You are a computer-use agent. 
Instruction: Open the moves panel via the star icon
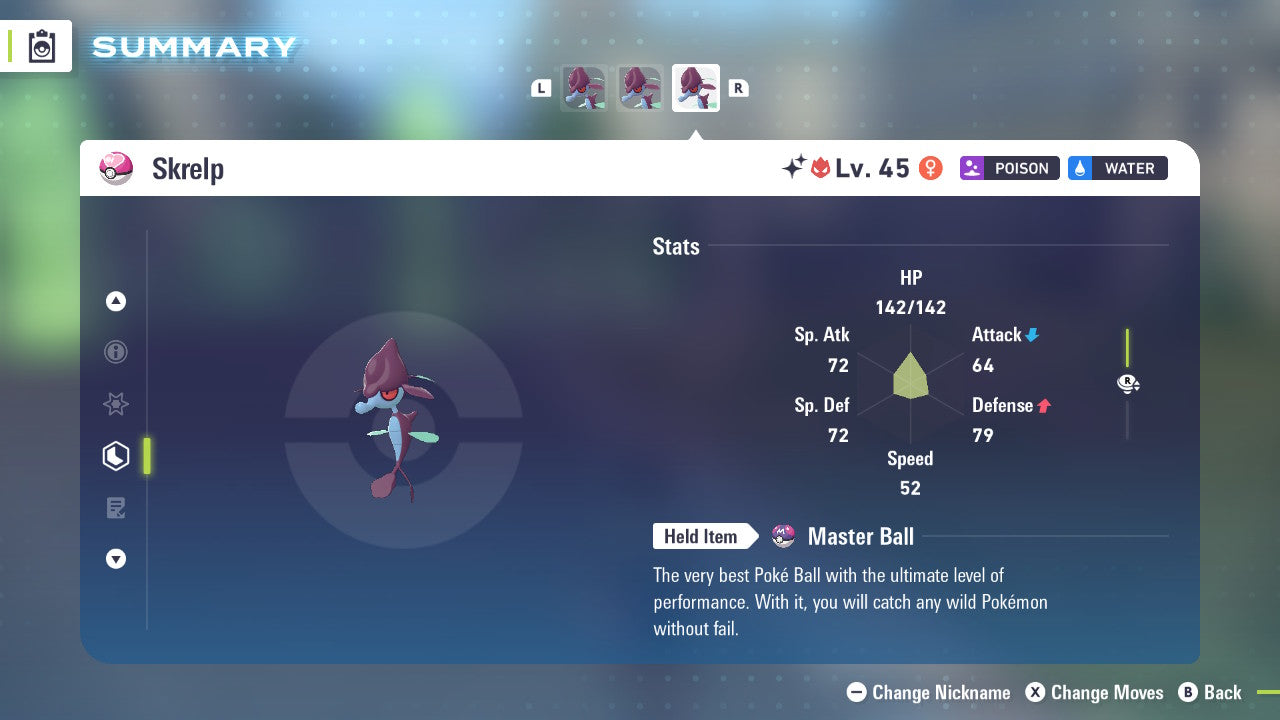coord(116,404)
